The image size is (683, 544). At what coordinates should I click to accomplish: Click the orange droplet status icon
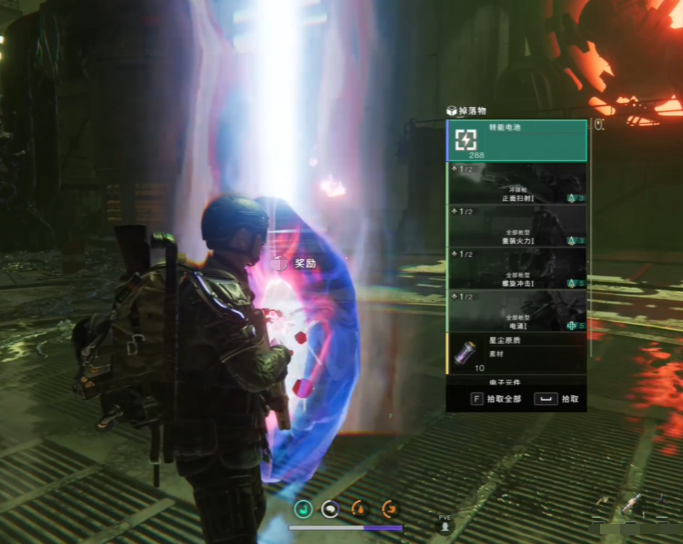click(358, 508)
